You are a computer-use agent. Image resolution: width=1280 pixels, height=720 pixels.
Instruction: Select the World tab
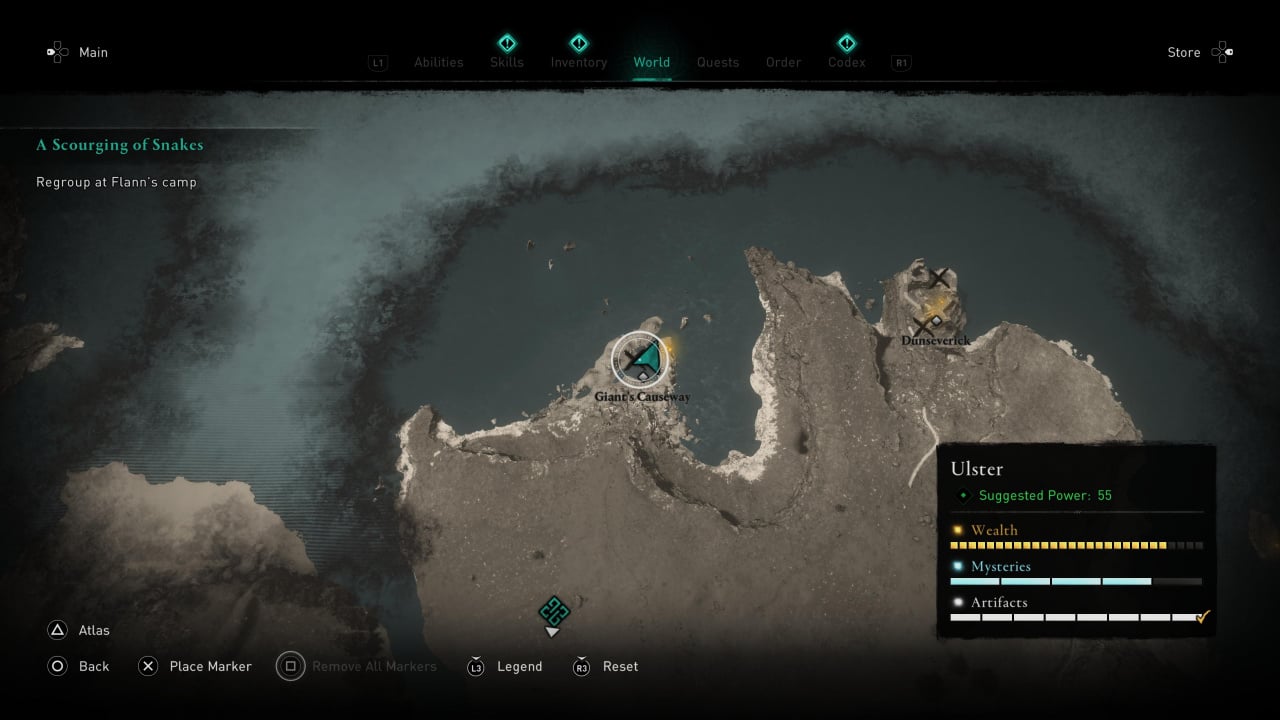pos(651,62)
